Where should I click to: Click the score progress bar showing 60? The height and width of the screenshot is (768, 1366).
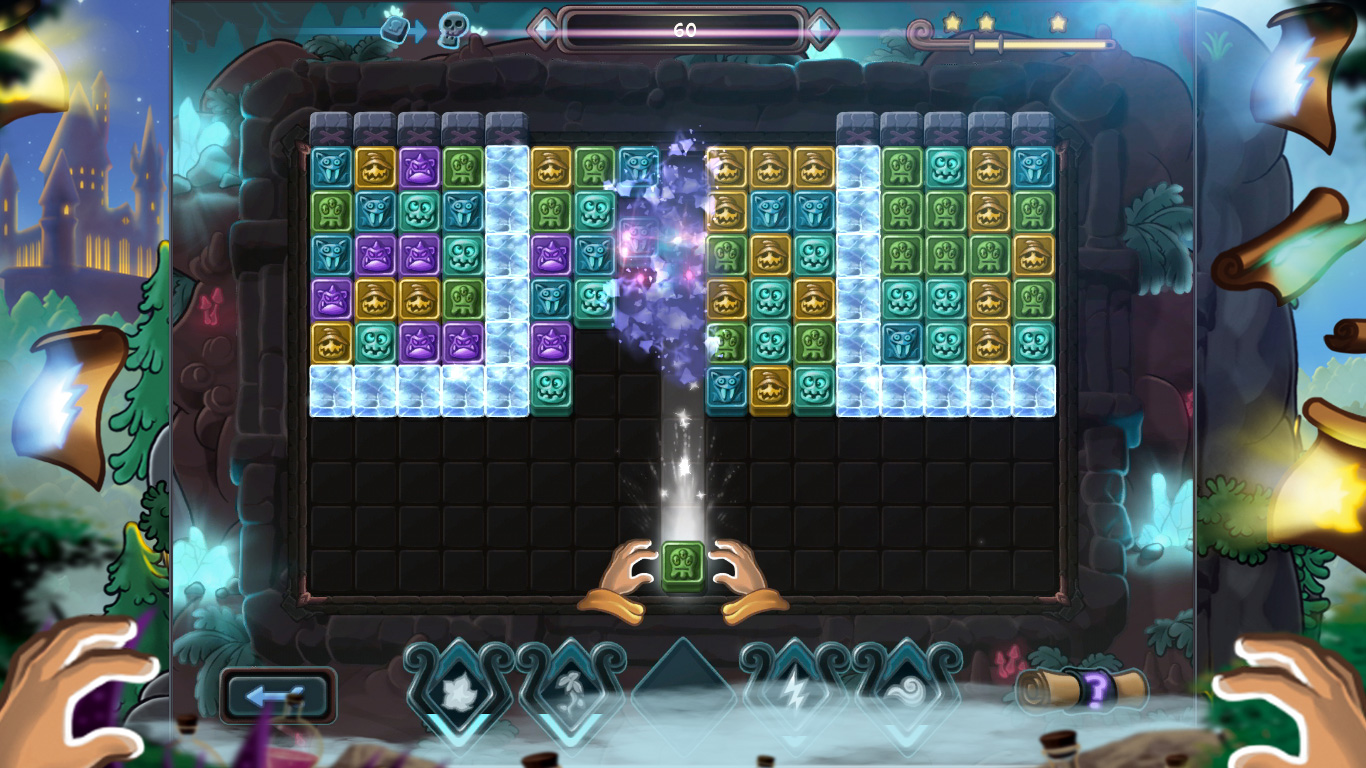click(x=683, y=29)
